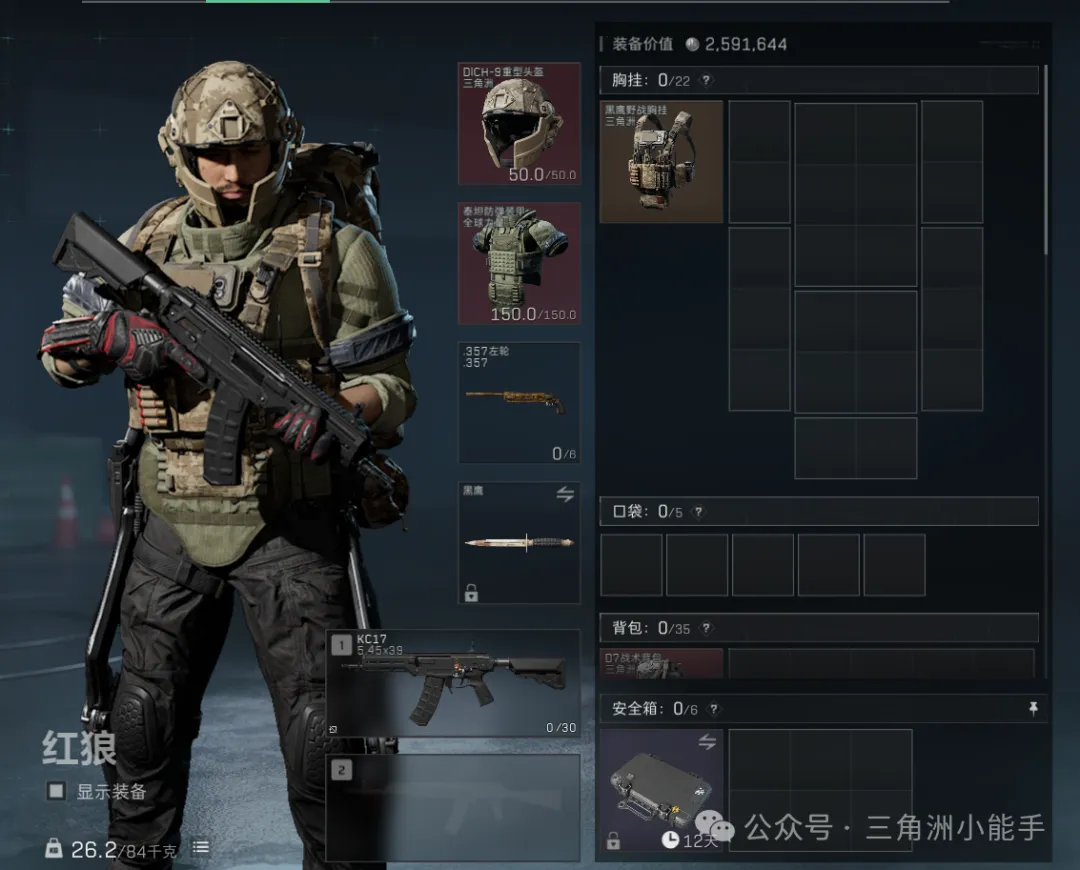This screenshot has height=870, width=1080.
Task: Click the safe box case item
Action: (661, 790)
